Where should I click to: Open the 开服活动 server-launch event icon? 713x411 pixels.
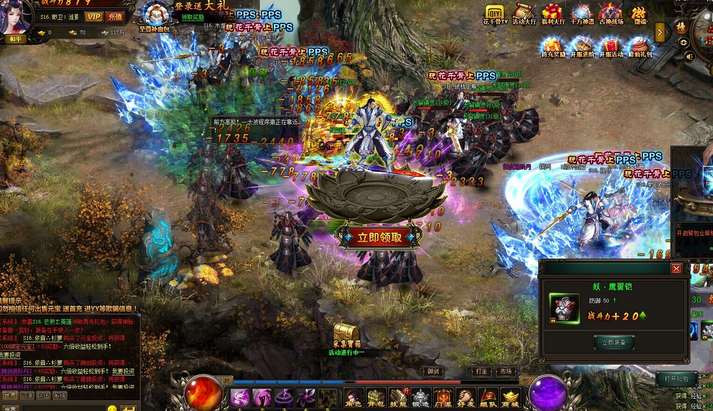610,46
